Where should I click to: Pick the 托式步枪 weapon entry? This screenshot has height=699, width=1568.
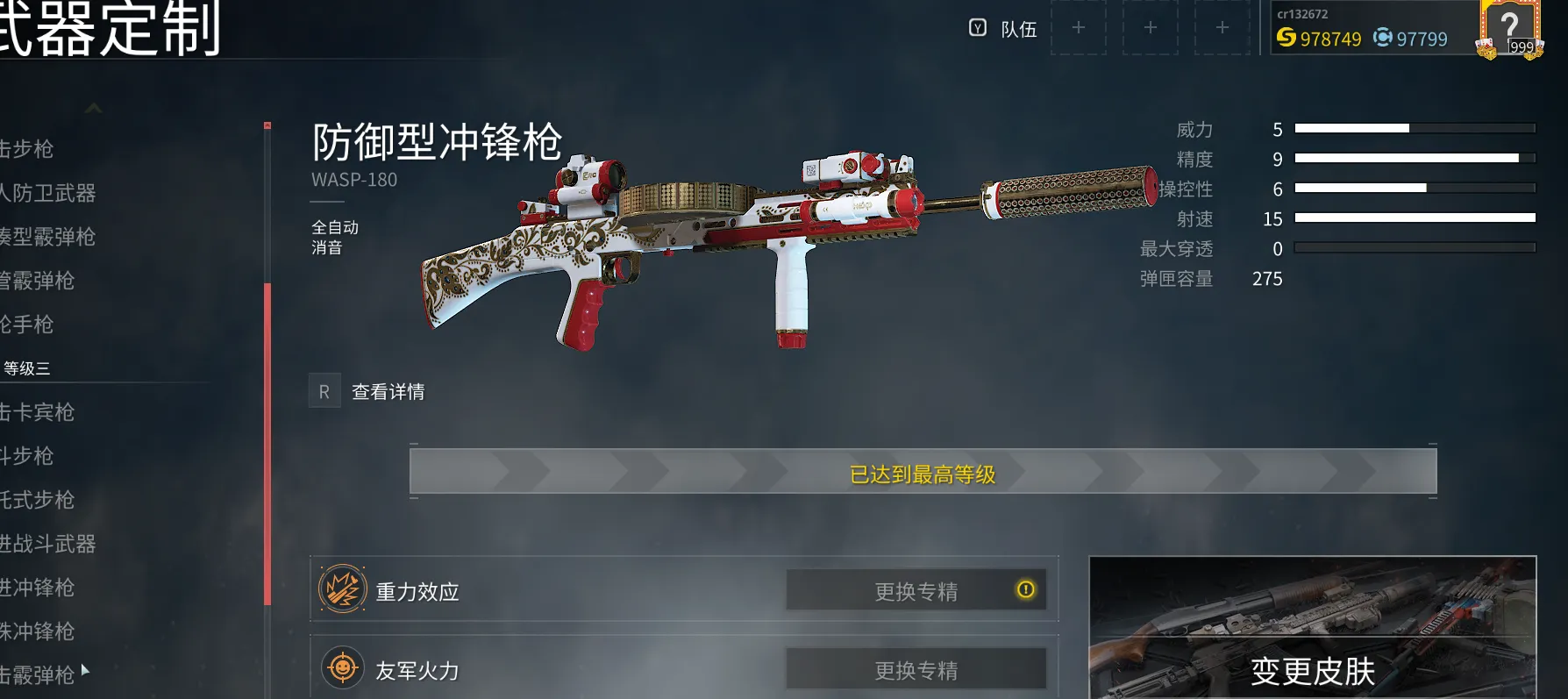click(38, 500)
